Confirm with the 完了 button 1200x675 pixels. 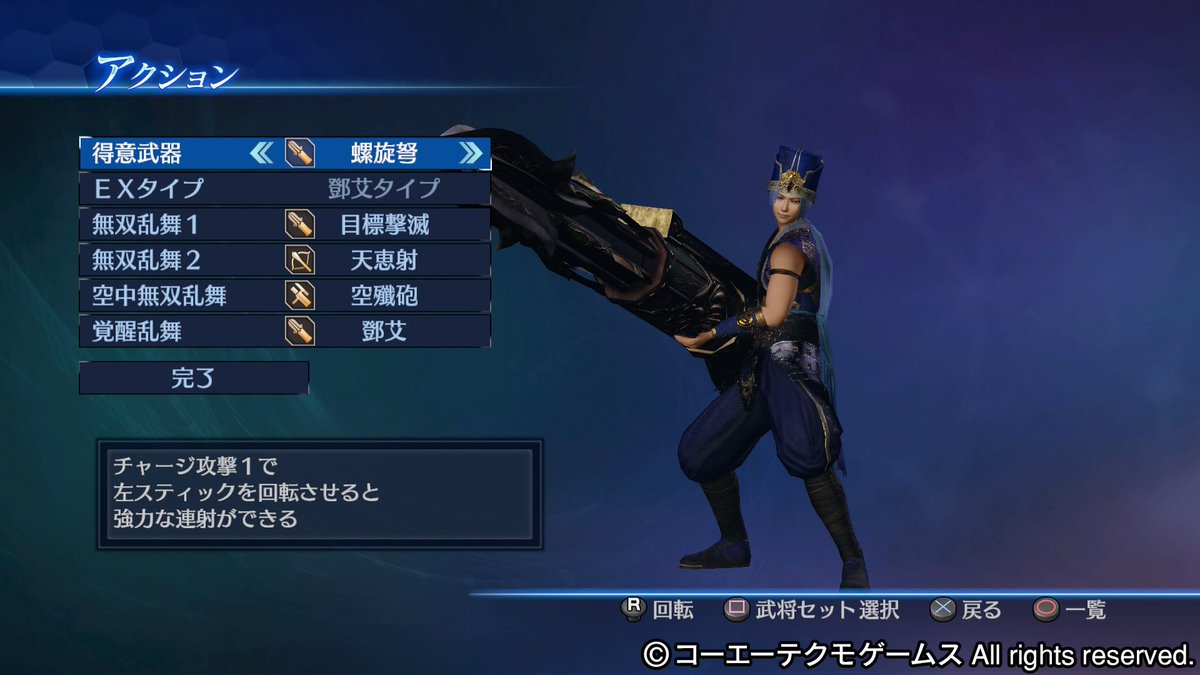[194, 378]
